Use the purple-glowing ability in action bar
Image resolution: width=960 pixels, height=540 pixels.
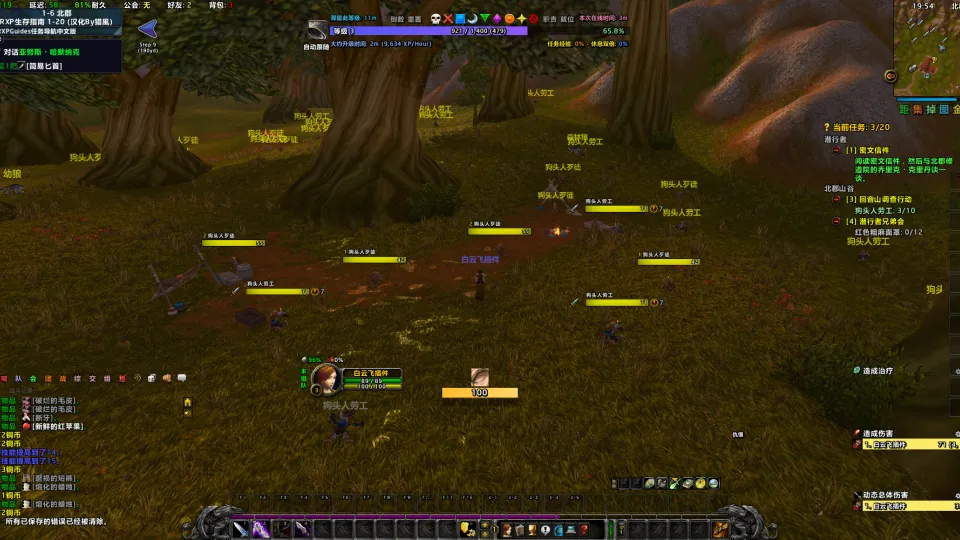click(261, 529)
